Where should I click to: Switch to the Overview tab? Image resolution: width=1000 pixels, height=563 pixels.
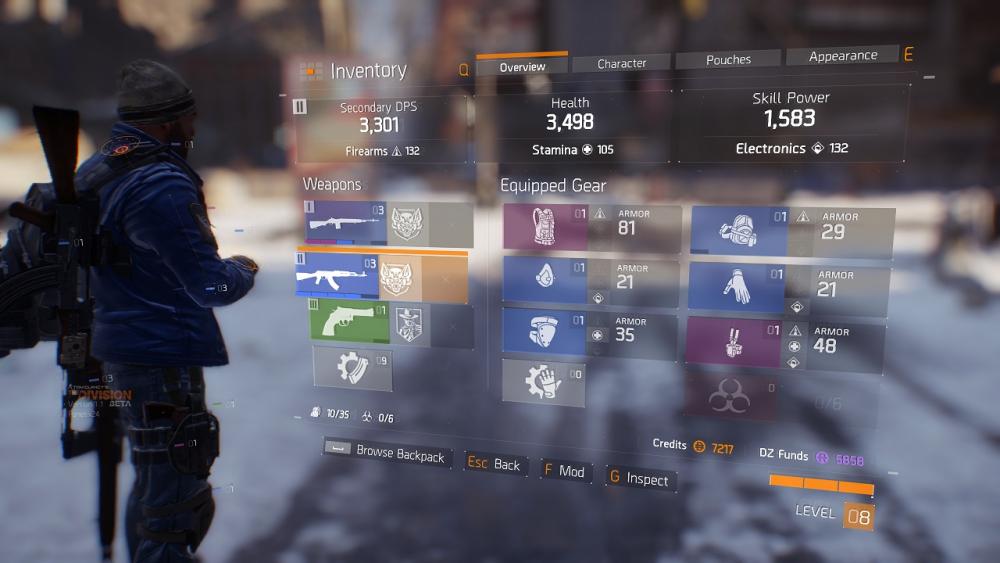(522, 66)
